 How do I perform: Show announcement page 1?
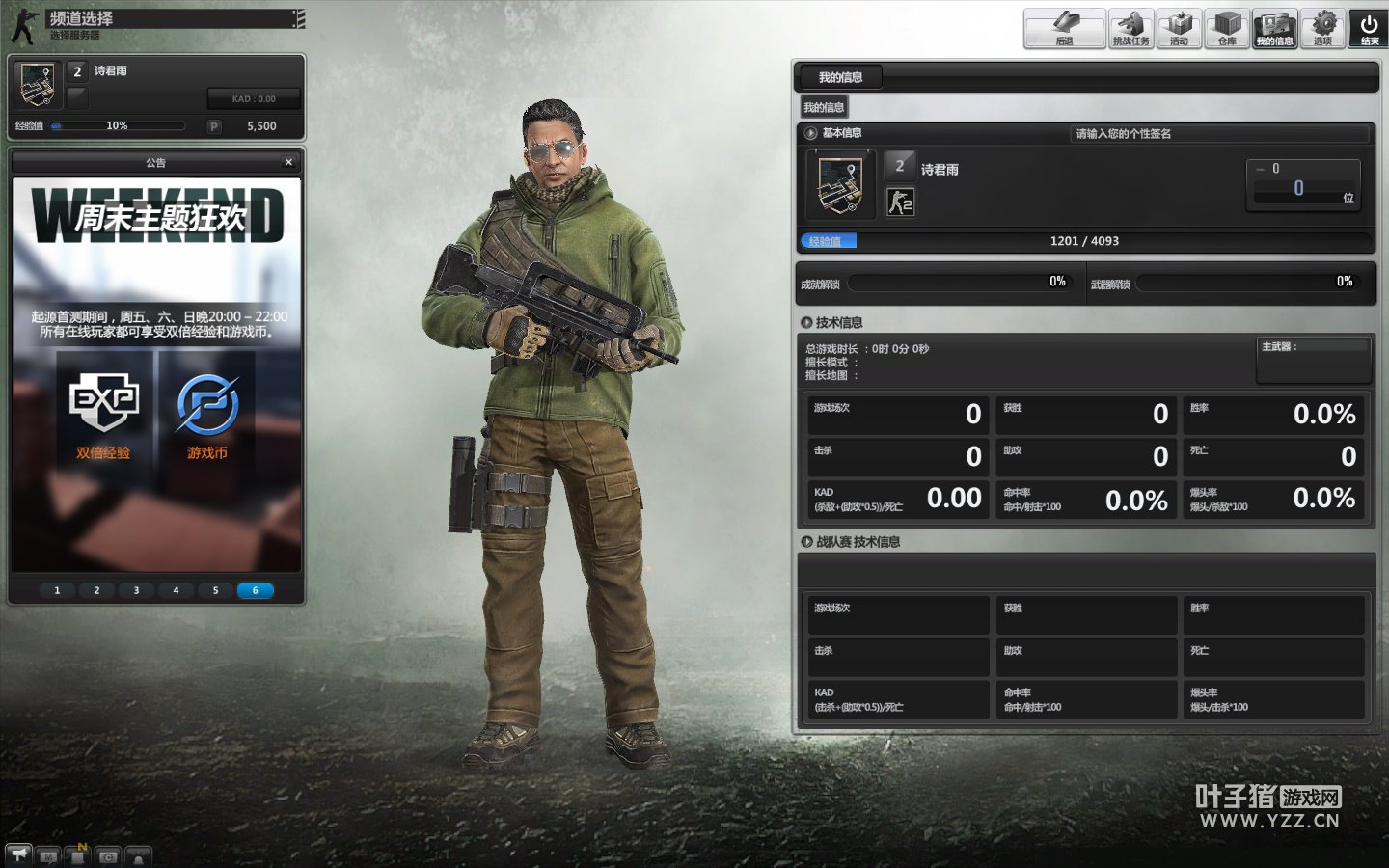(57, 590)
